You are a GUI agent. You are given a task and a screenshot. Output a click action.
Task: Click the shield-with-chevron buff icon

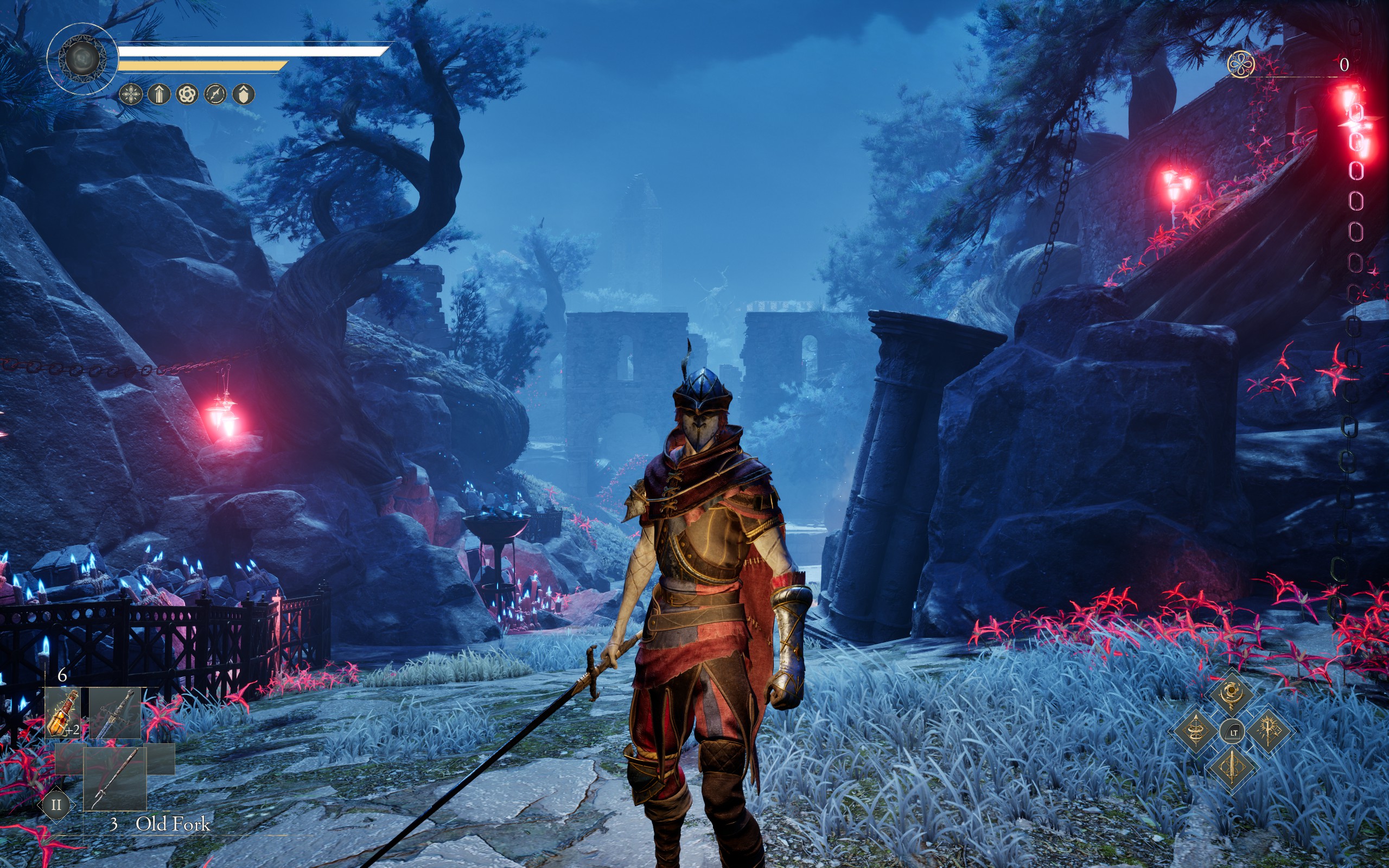click(244, 93)
